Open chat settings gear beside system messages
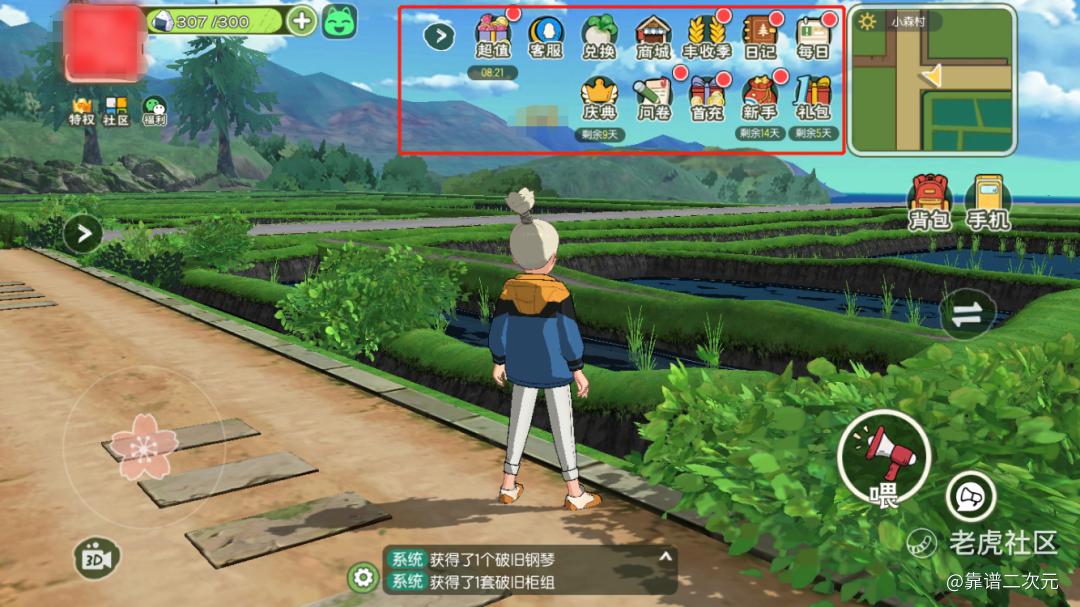This screenshot has height=607, width=1080. (x=362, y=577)
